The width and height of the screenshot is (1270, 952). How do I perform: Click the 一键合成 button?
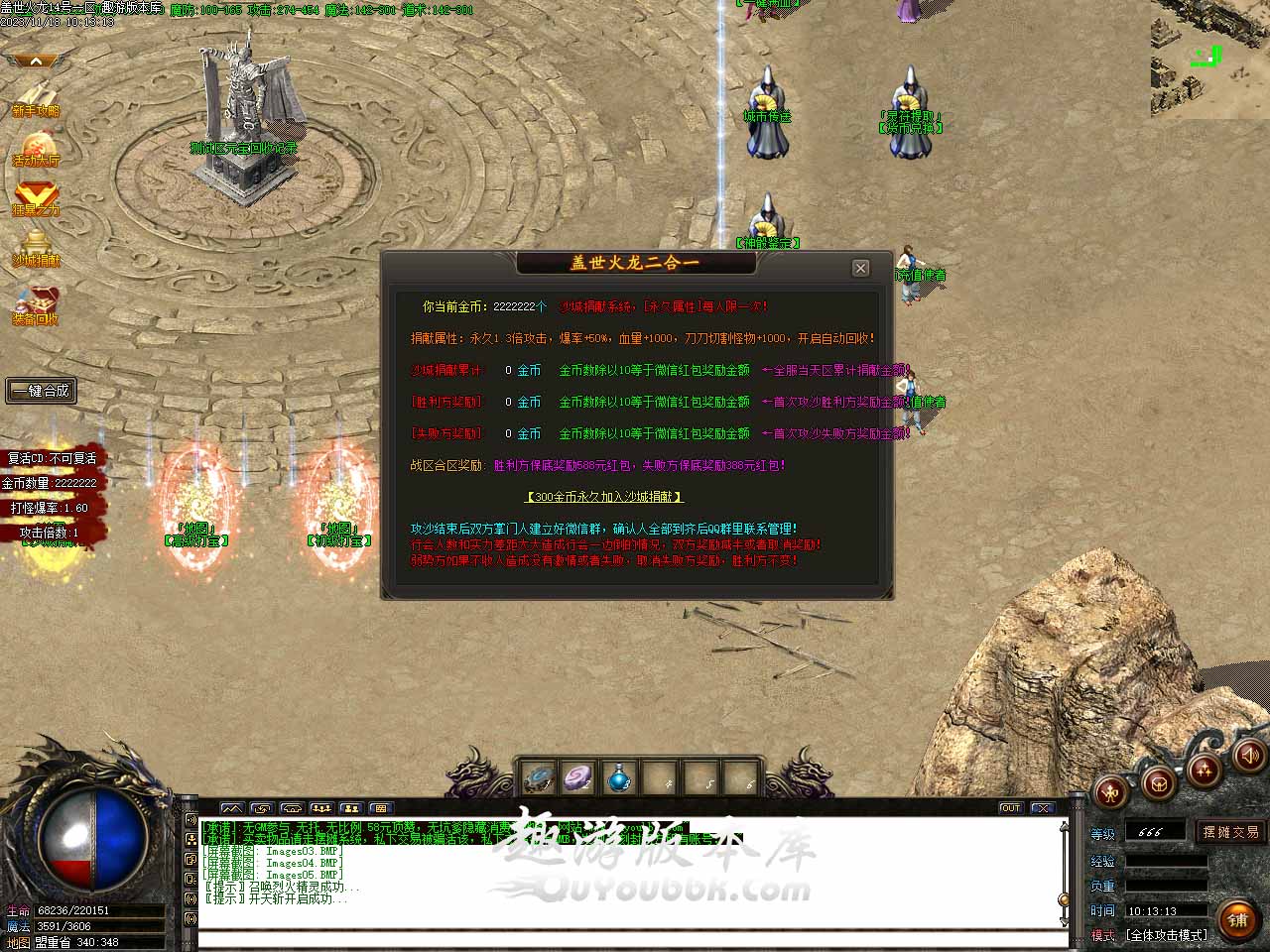(x=41, y=391)
